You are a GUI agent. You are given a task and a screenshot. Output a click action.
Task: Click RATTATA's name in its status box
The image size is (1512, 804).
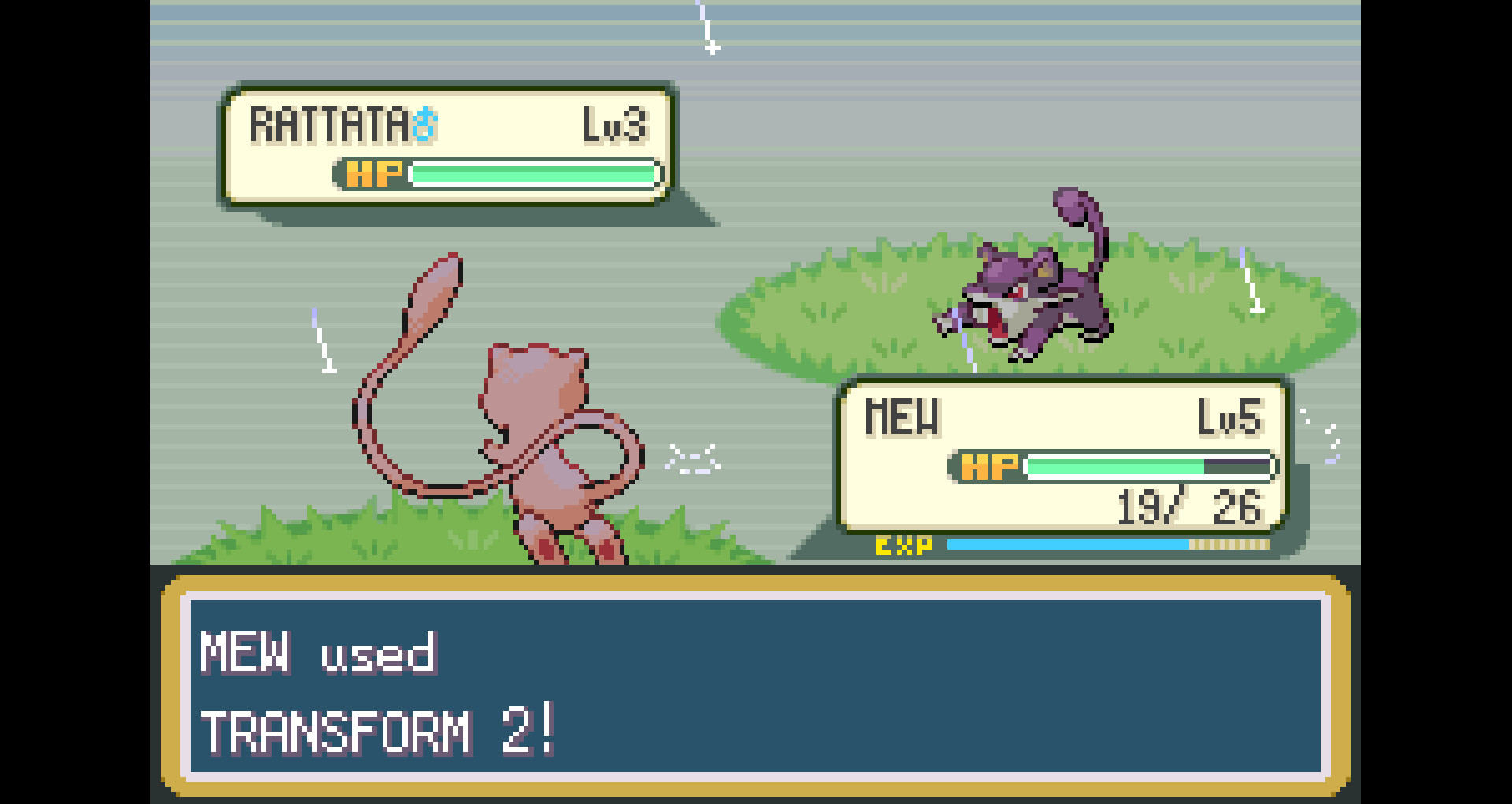click(x=331, y=122)
